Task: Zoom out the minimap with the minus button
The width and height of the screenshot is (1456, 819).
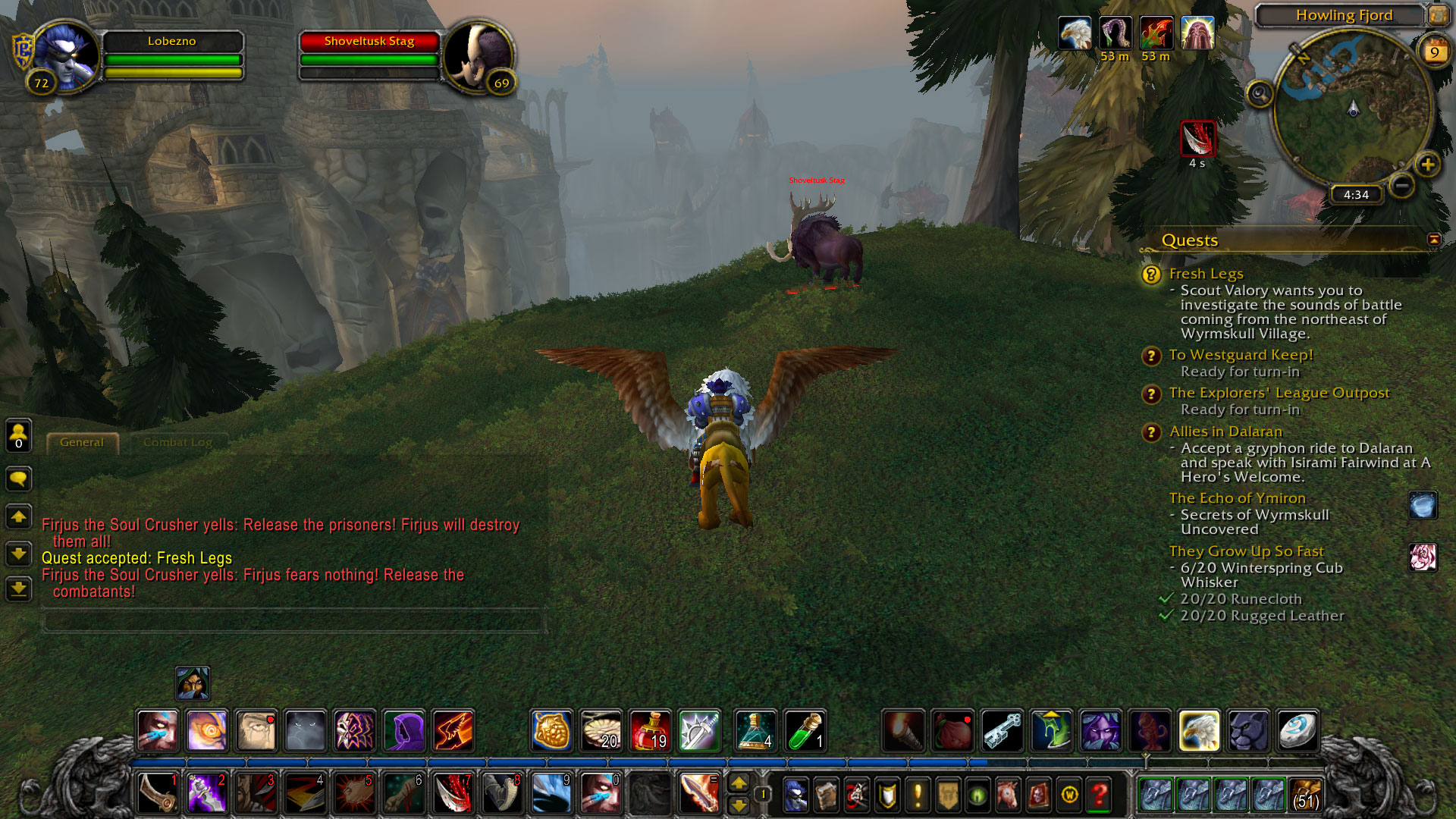Action: tap(1402, 185)
